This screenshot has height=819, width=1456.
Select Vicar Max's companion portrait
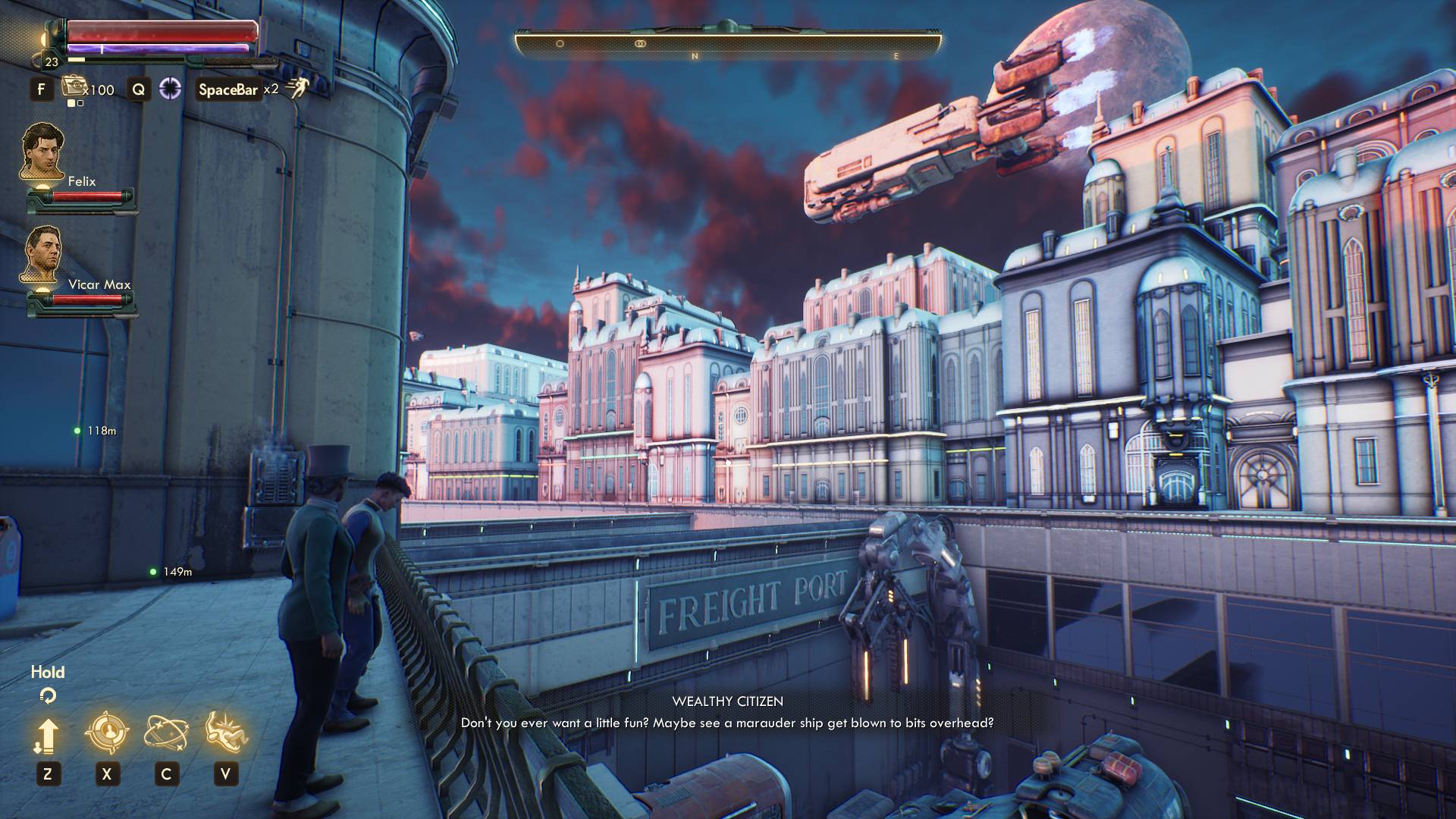pyautogui.click(x=42, y=256)
